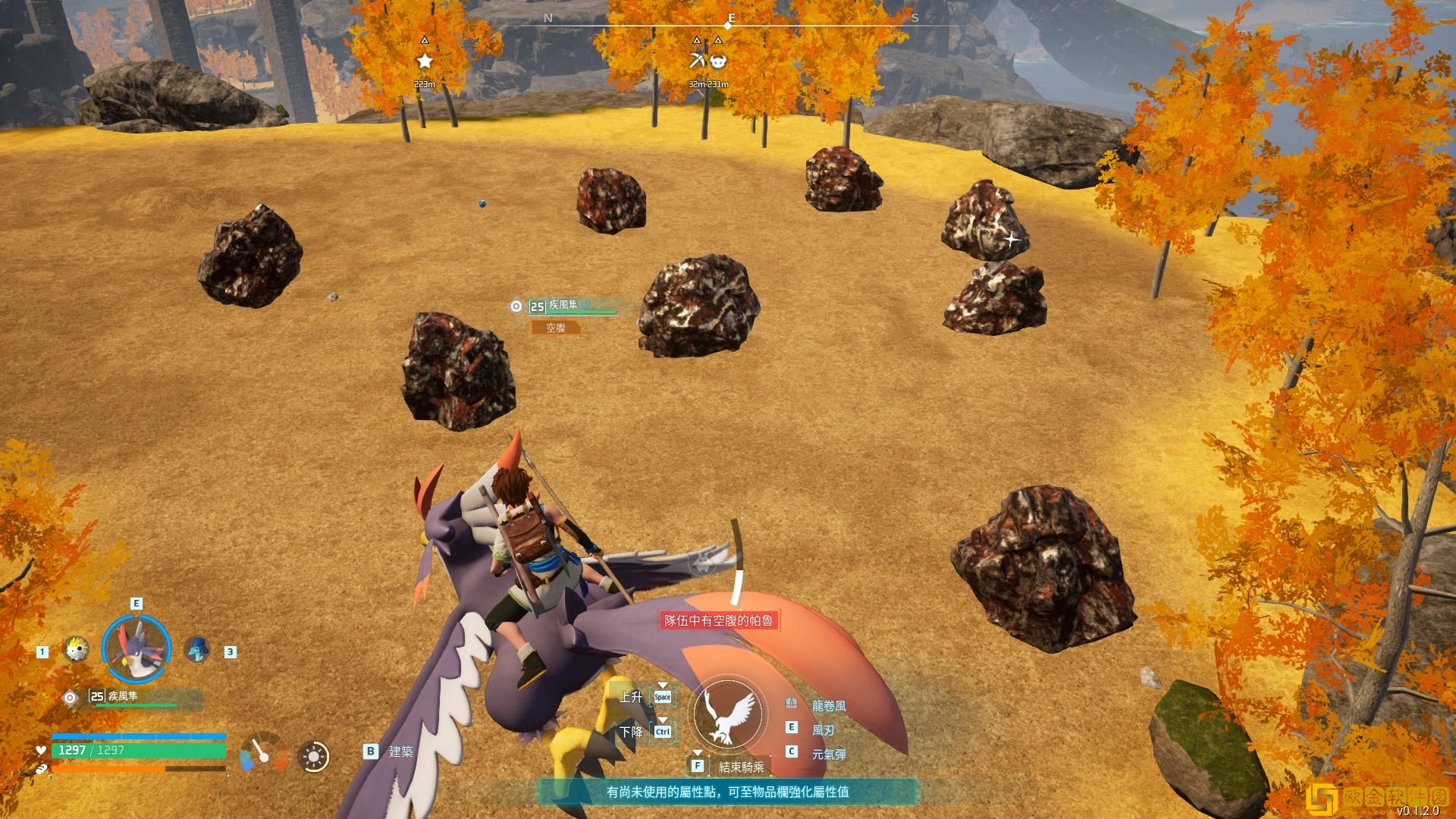
Task: Click the red hungry pal warning banner
Action: pos(718,620)
